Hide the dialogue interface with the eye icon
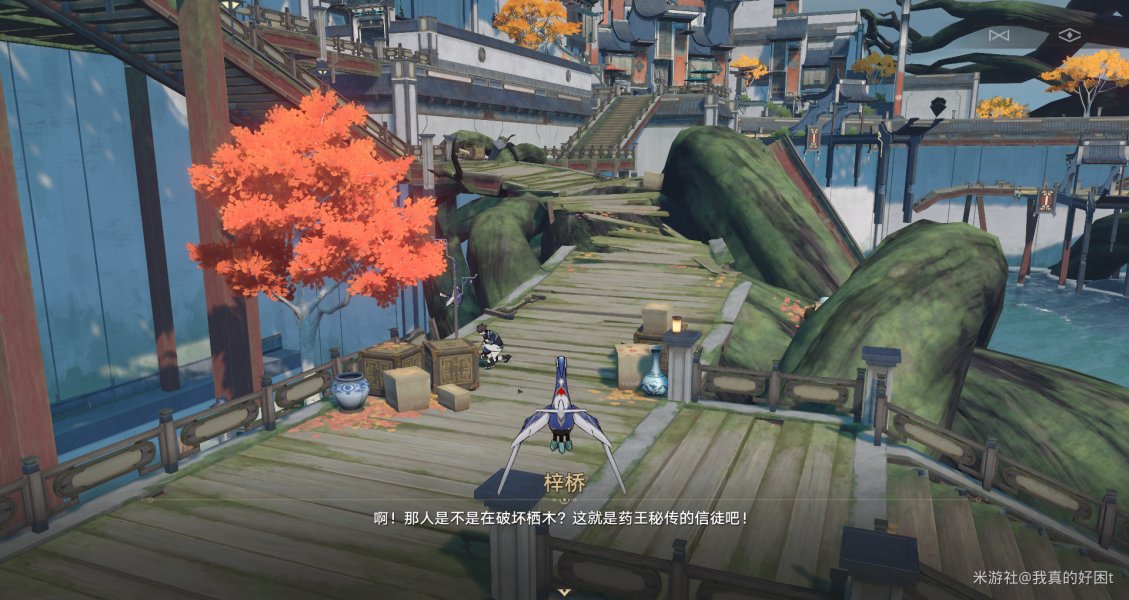The image size is (1129, 600). click(x=1069, y=35)
